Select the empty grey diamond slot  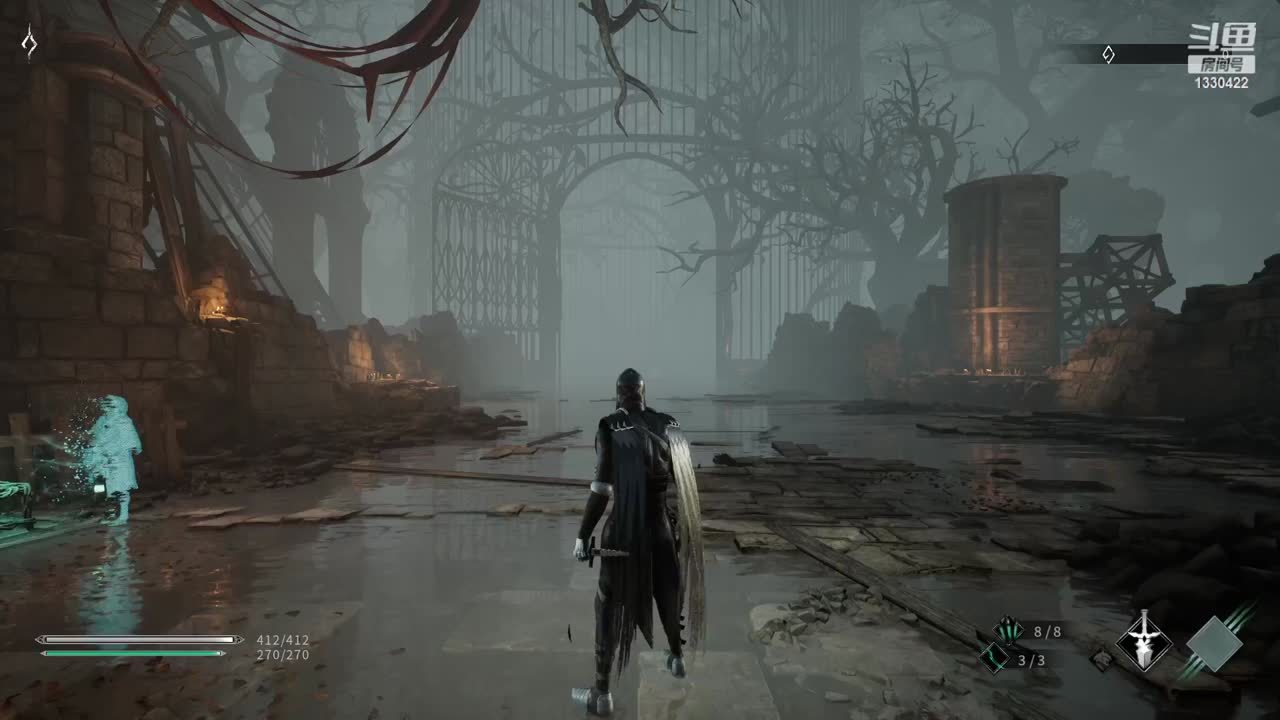pyautogui.click(x=1214, y=643)
